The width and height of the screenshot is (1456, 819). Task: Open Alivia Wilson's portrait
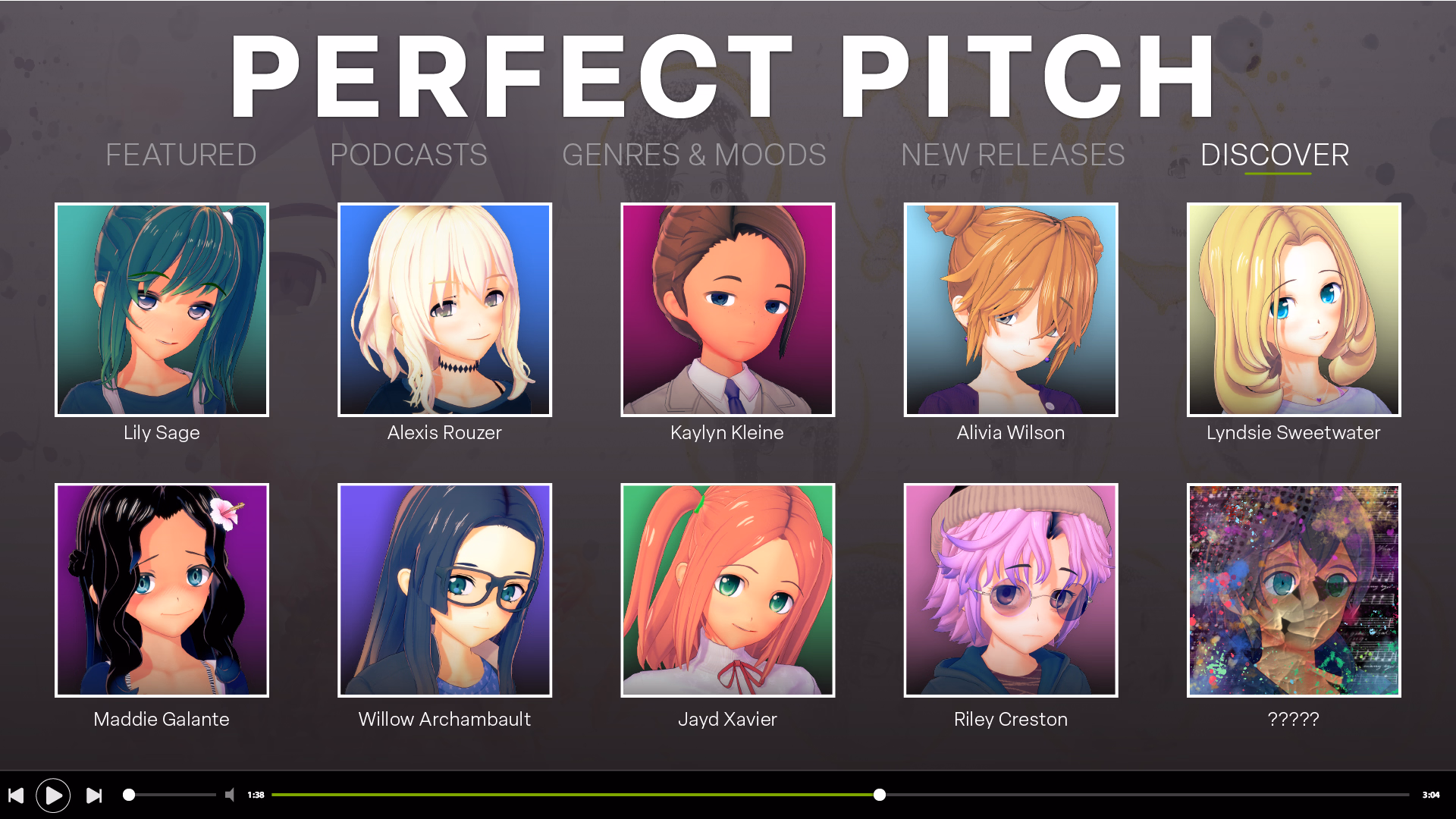(1010, 309)
